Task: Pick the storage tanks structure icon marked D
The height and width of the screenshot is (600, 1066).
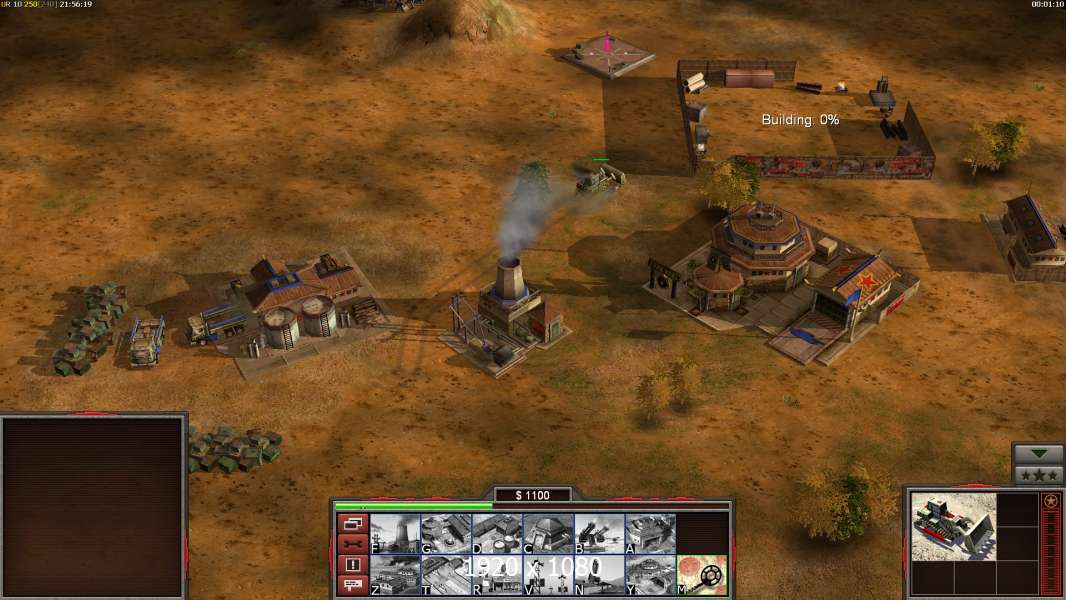Action: (x=497, y=534)
